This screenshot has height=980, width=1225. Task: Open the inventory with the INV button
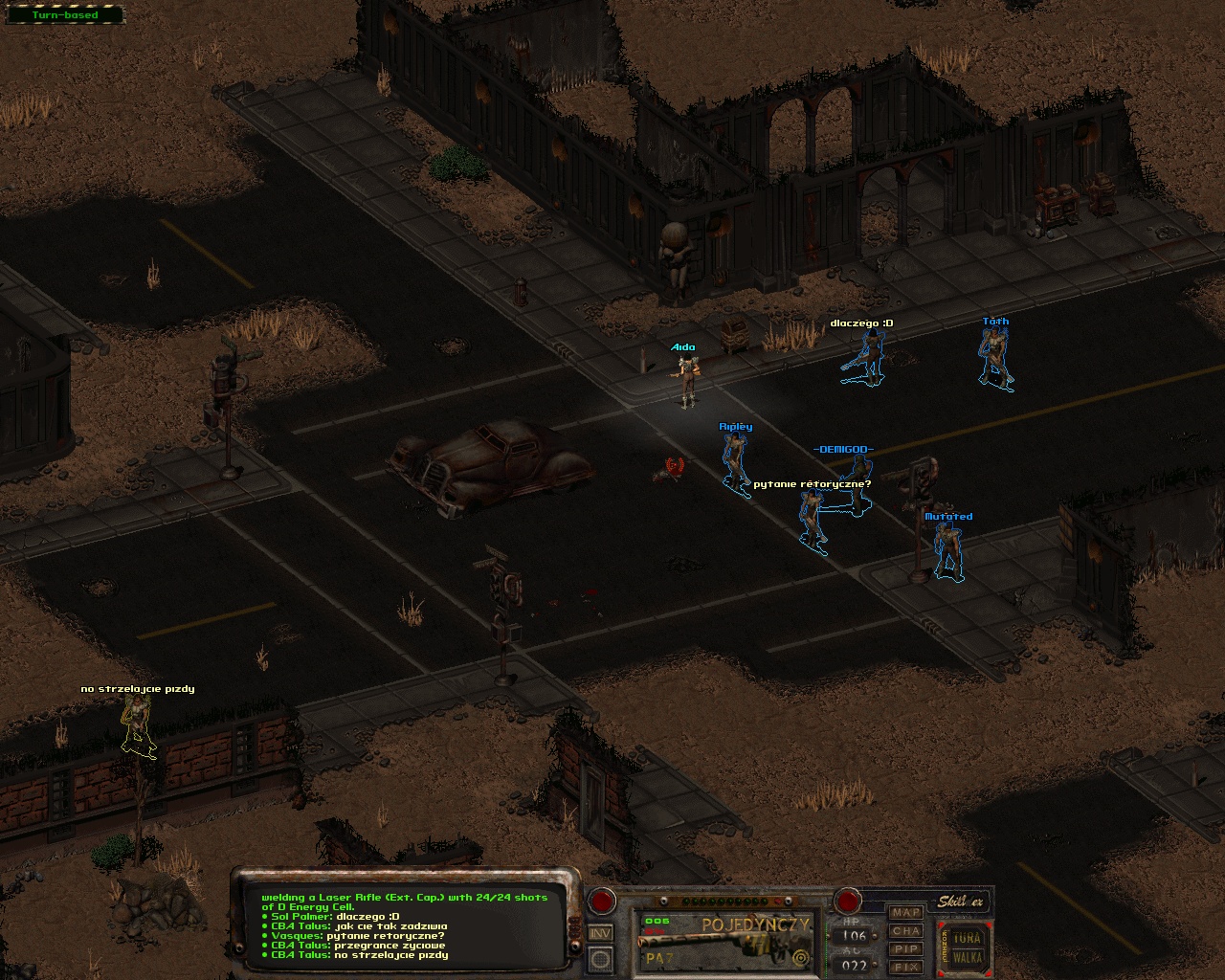point(600,933)
